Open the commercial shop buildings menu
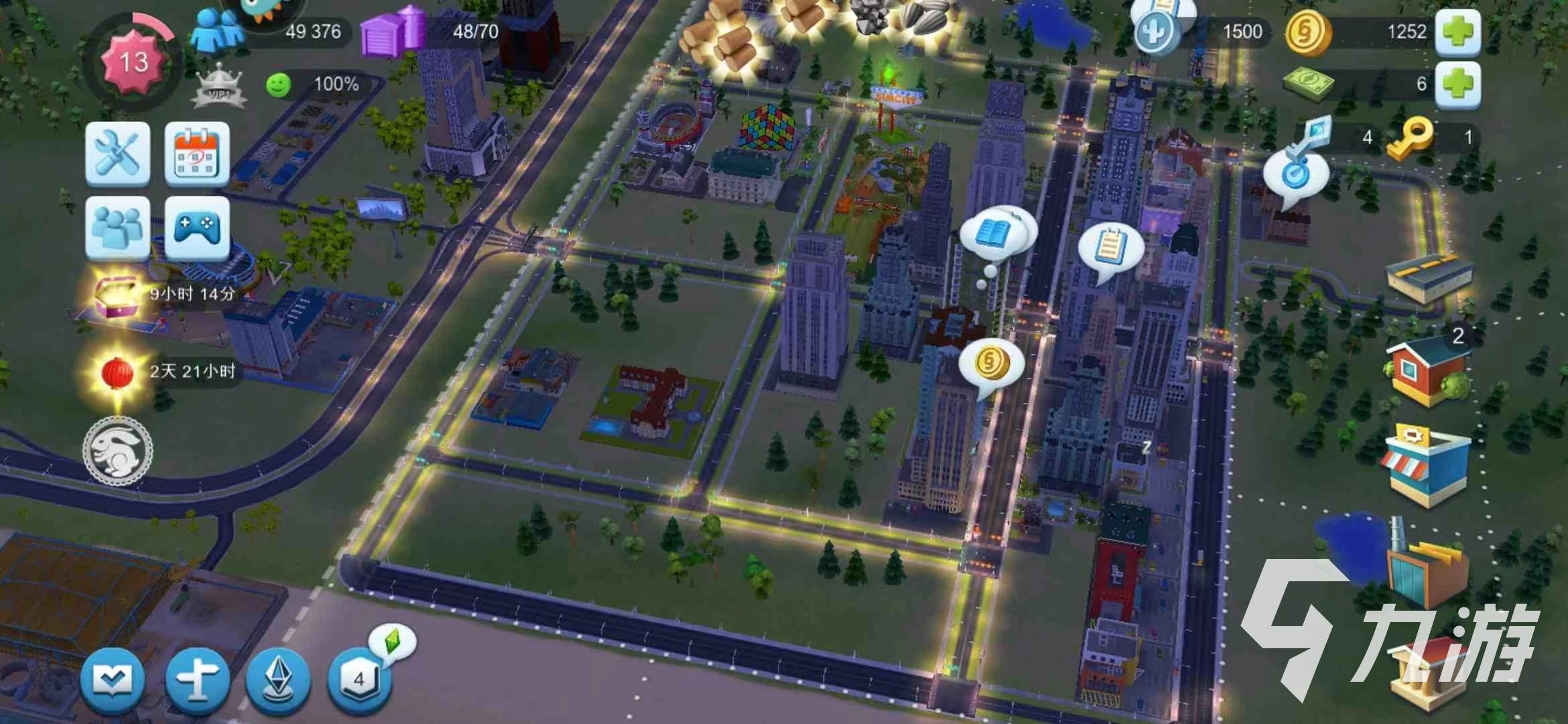The width and height of the screenshot is (1568, 724). point(1425,464)
